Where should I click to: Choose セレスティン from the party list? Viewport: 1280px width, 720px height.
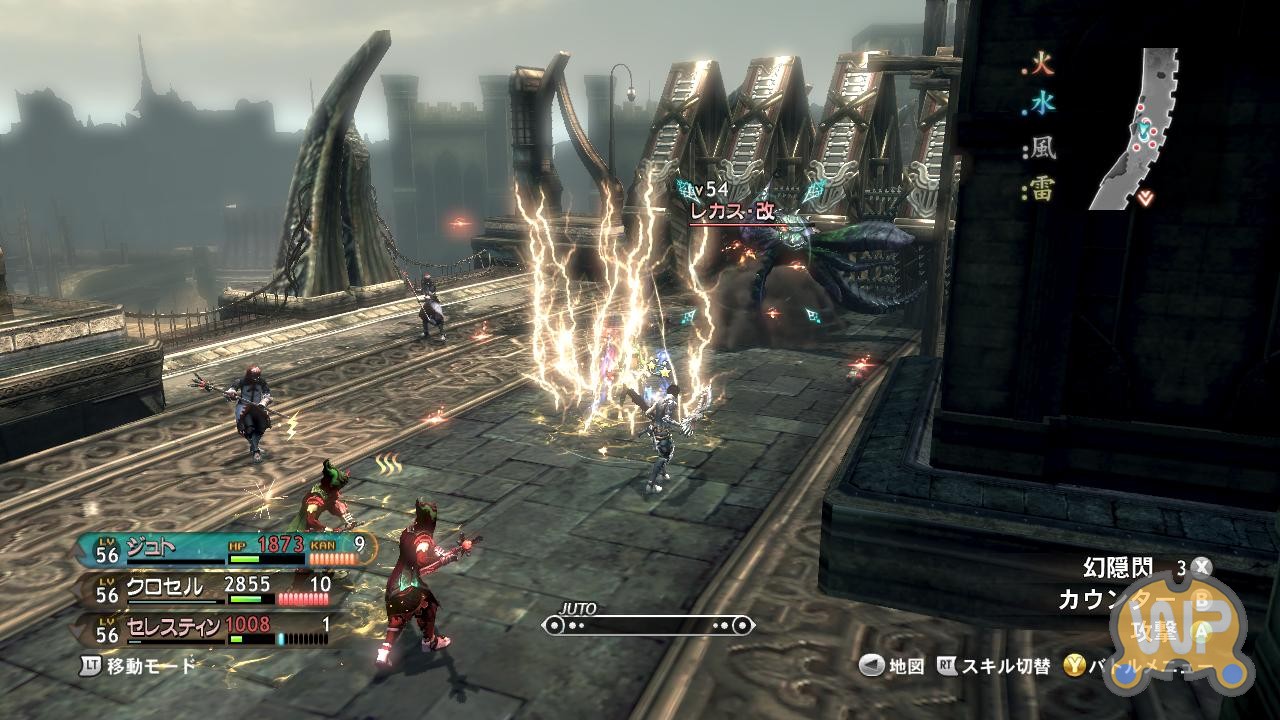click(175, 627)
